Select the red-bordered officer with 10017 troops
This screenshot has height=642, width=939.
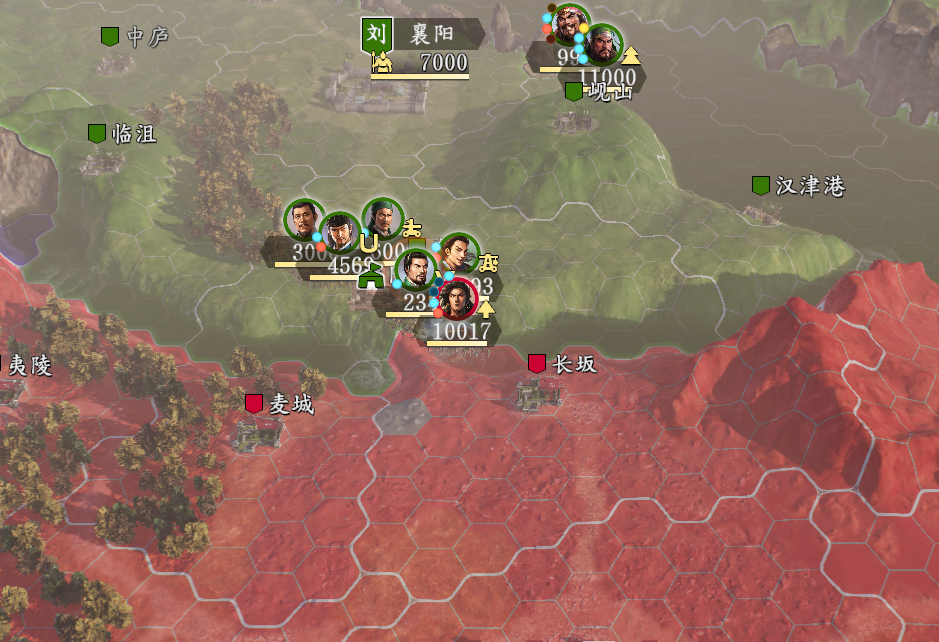[x=455, y=299]
